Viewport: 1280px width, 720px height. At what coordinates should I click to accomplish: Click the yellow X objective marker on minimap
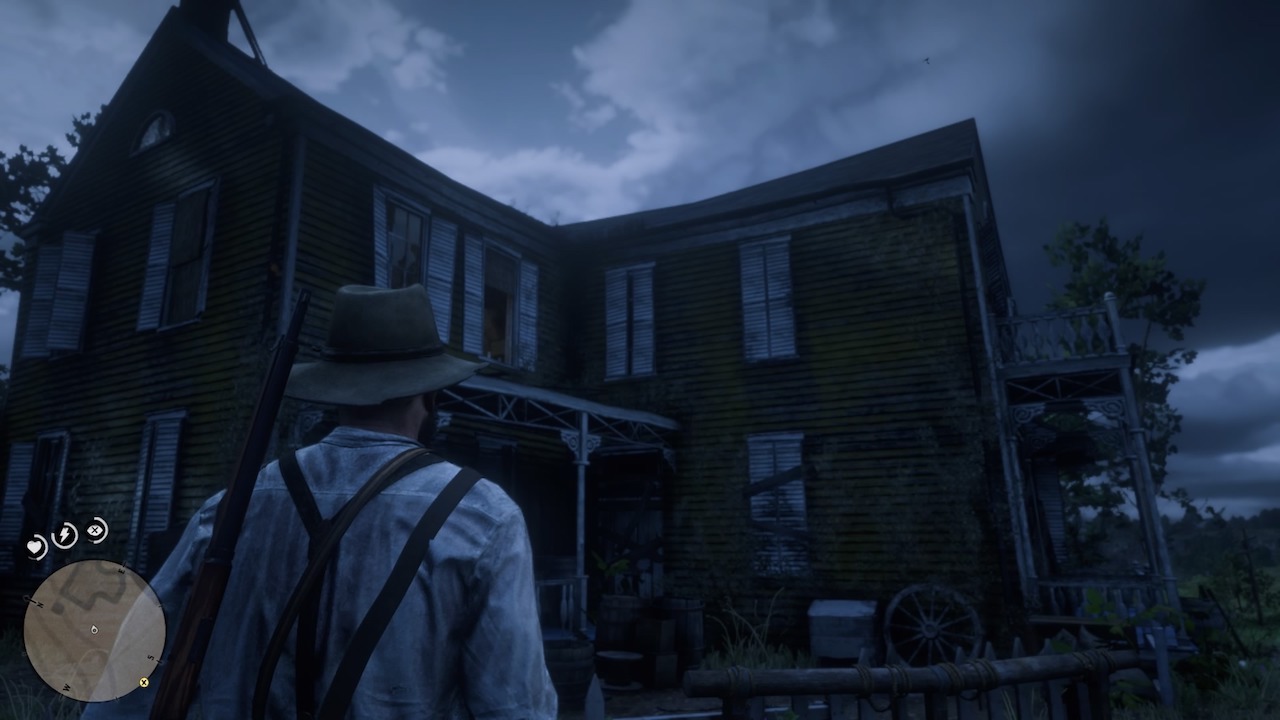click(143, 683)
